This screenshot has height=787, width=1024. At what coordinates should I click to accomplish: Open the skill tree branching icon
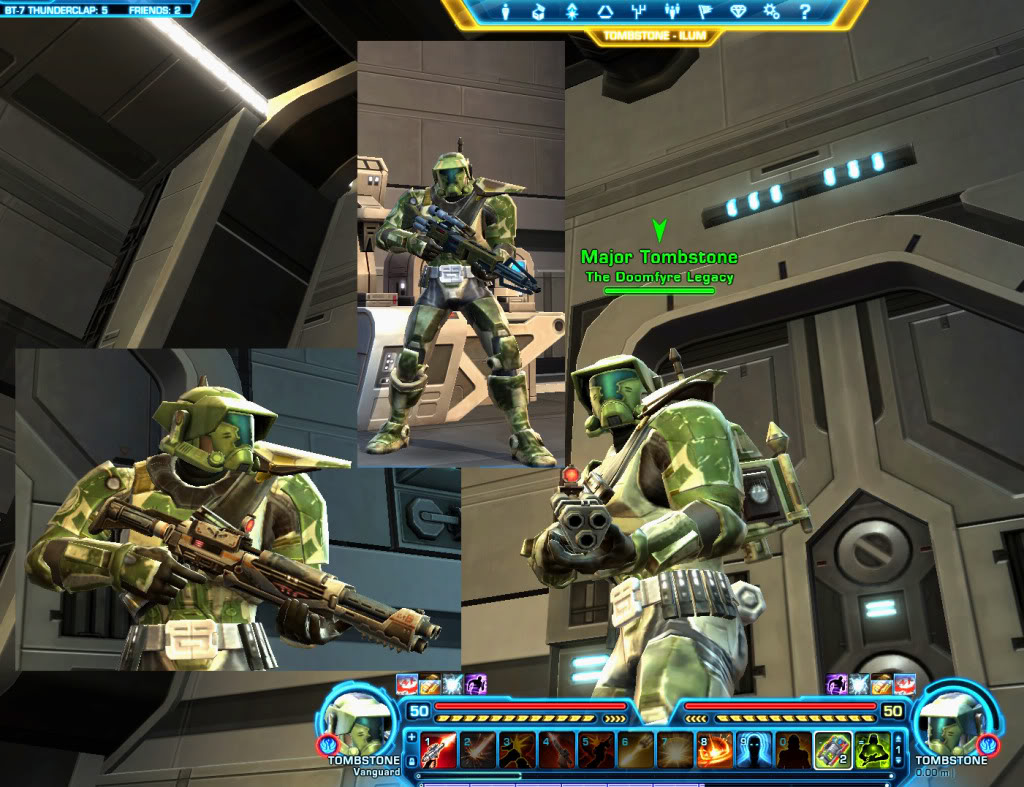click(x=639, y=12)
